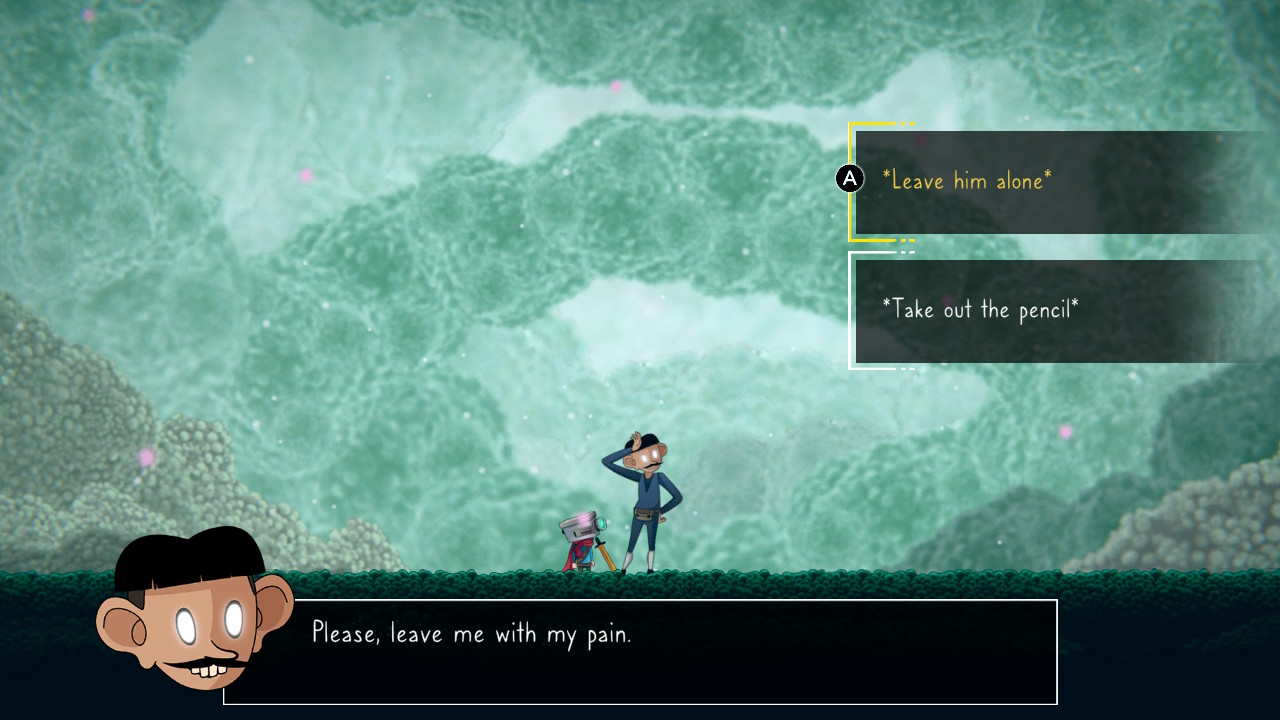
Task: Choose the "Leave him alone" dialogue option
Action: click(x=966, y=181)
